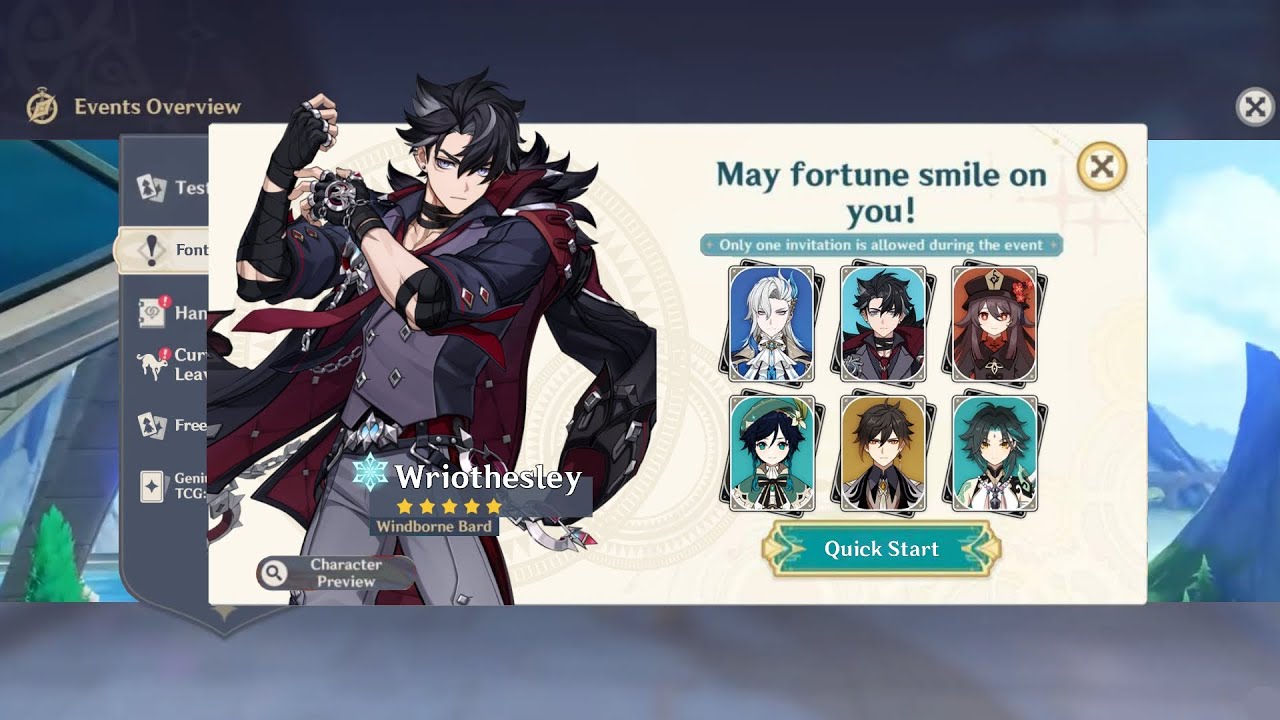The image size is (1280, 720).
Task: Select the Neuvillette character card
Action: (x=771, y=323)
